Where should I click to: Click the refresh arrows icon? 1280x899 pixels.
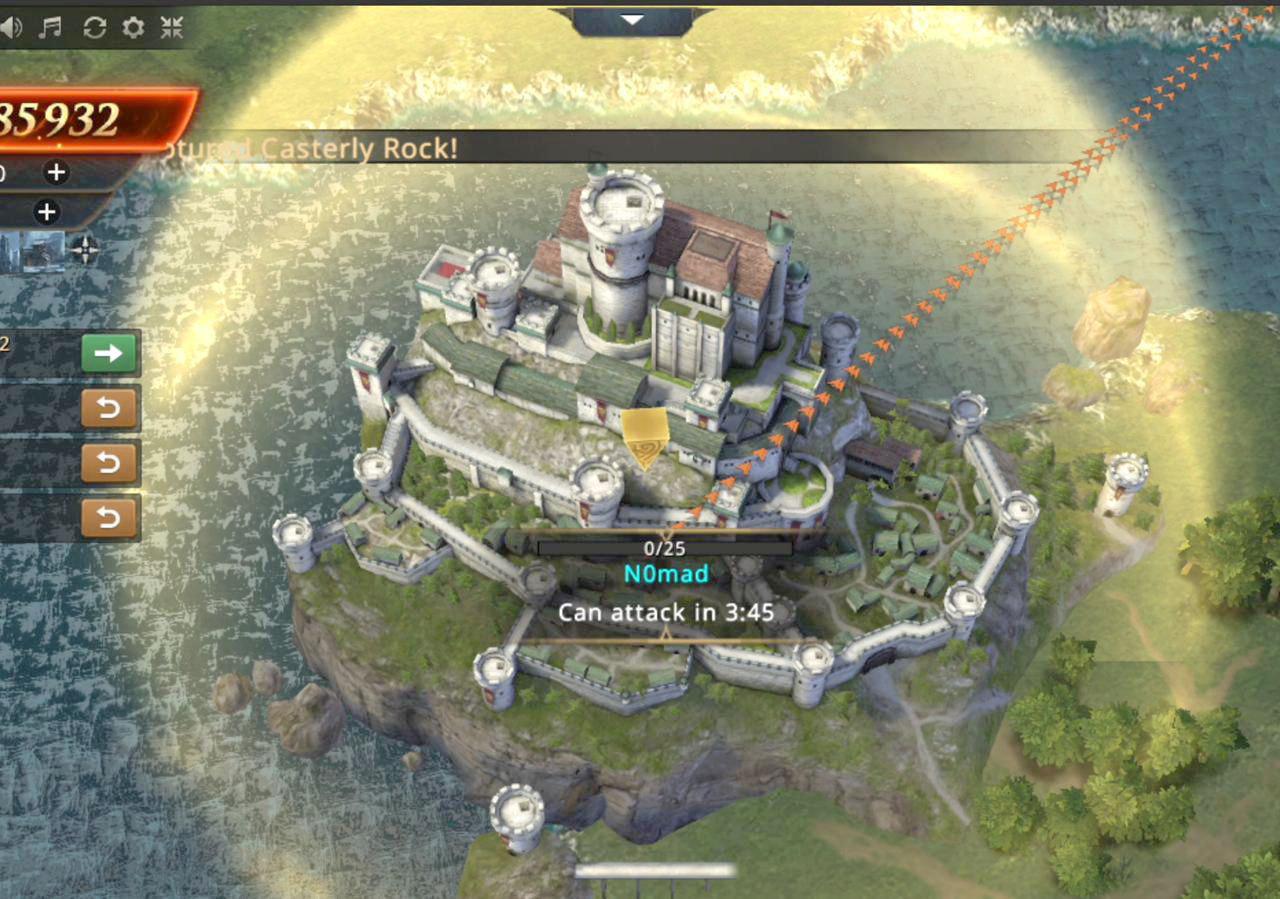(x=94, y=28)
